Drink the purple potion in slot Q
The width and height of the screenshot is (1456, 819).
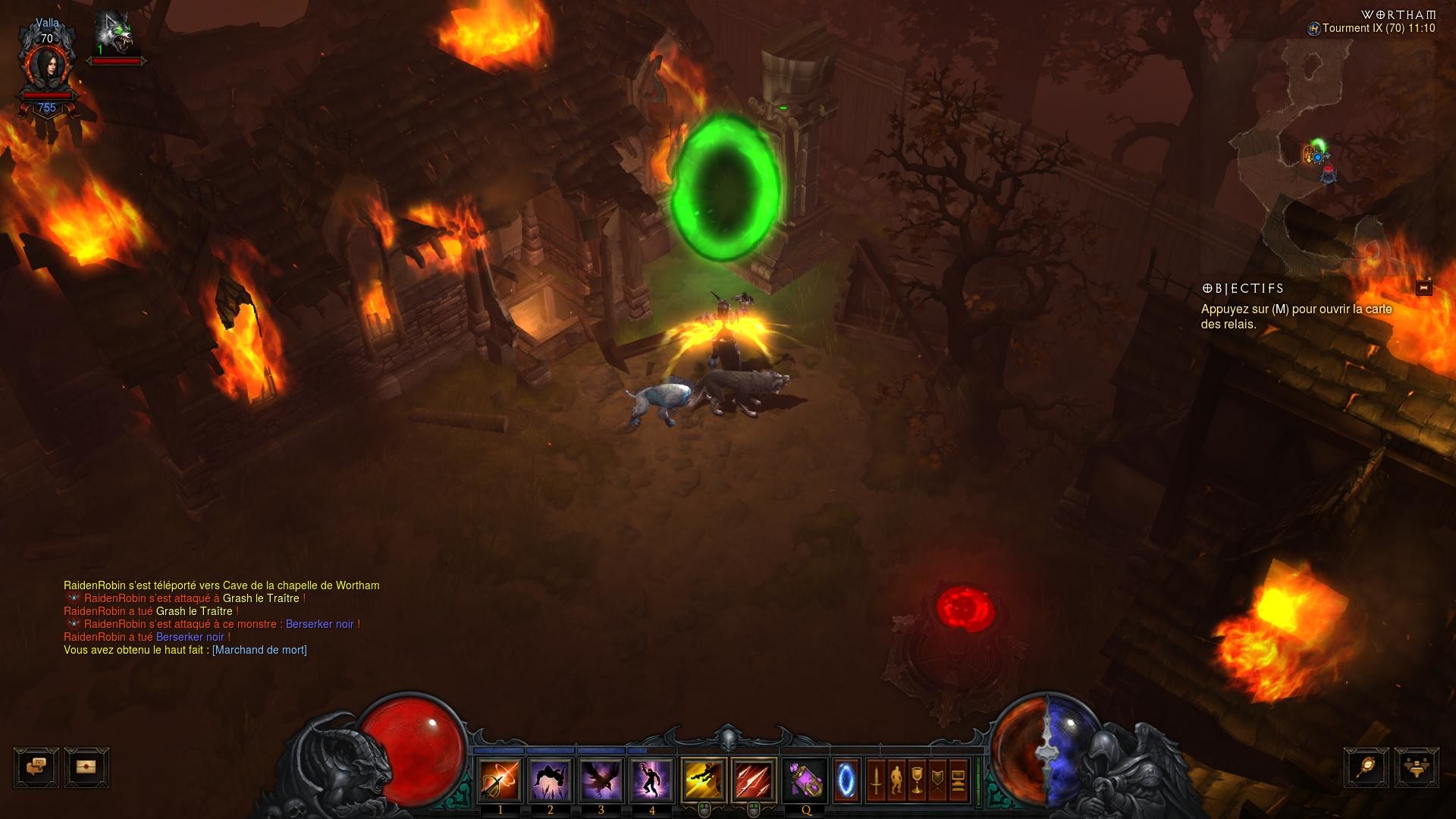click(805, 780)
